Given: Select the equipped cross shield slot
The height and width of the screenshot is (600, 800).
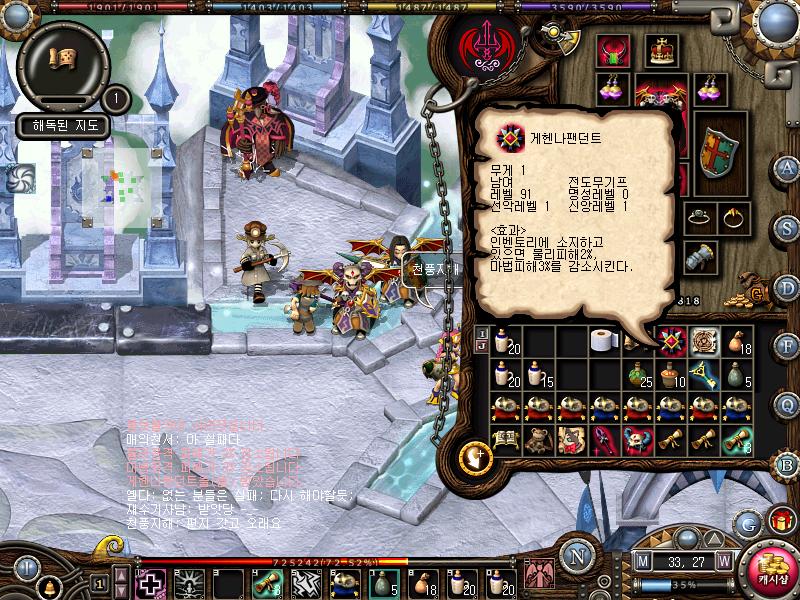Looking at the screenshot, I should point(716,151).
